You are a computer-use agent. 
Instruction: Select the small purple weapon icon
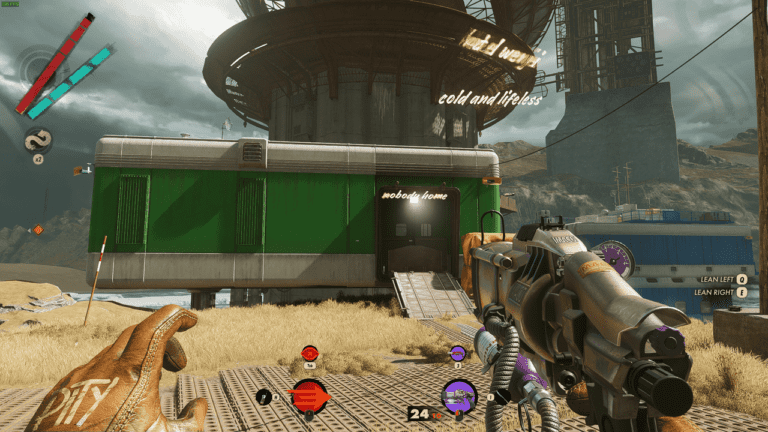457,353
